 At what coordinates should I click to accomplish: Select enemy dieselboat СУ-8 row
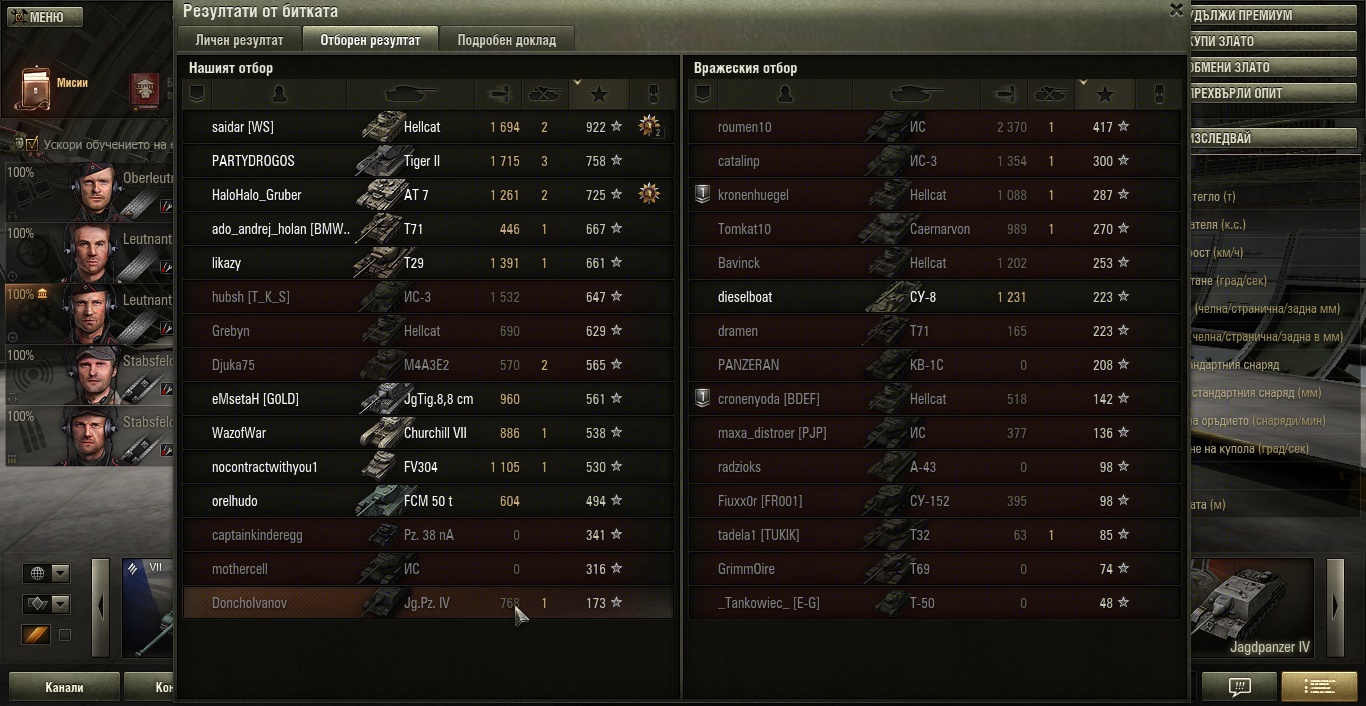[x=934, y=297]
